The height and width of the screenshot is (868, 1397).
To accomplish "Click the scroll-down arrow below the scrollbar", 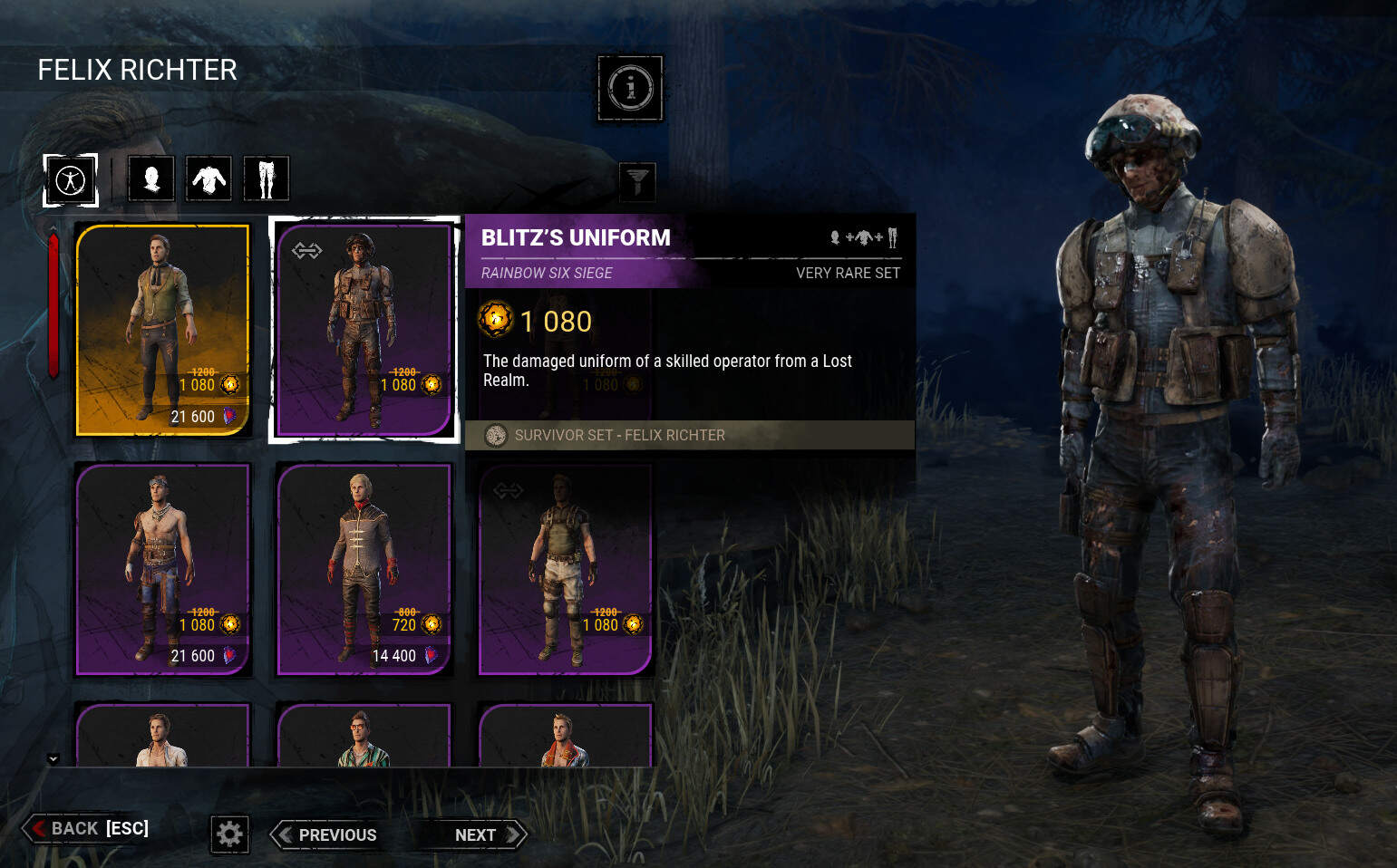I will 53,758.
